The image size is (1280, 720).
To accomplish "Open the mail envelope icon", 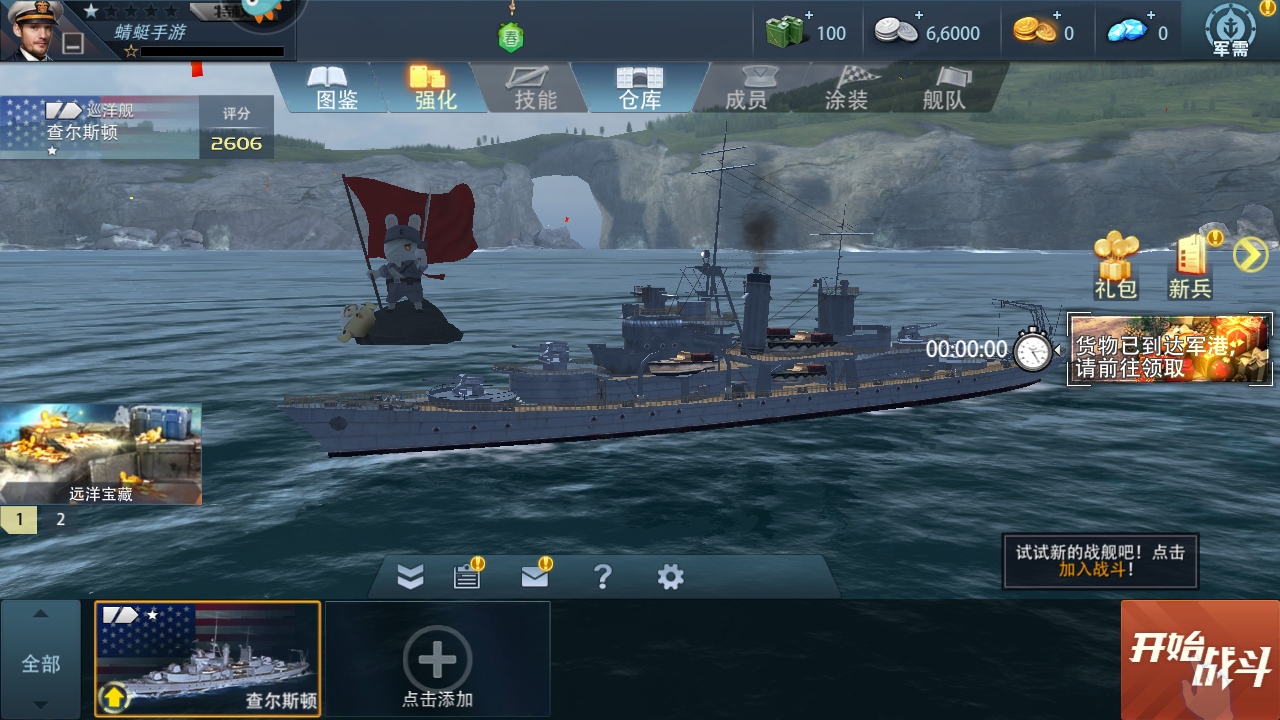I will click(535, 576).
